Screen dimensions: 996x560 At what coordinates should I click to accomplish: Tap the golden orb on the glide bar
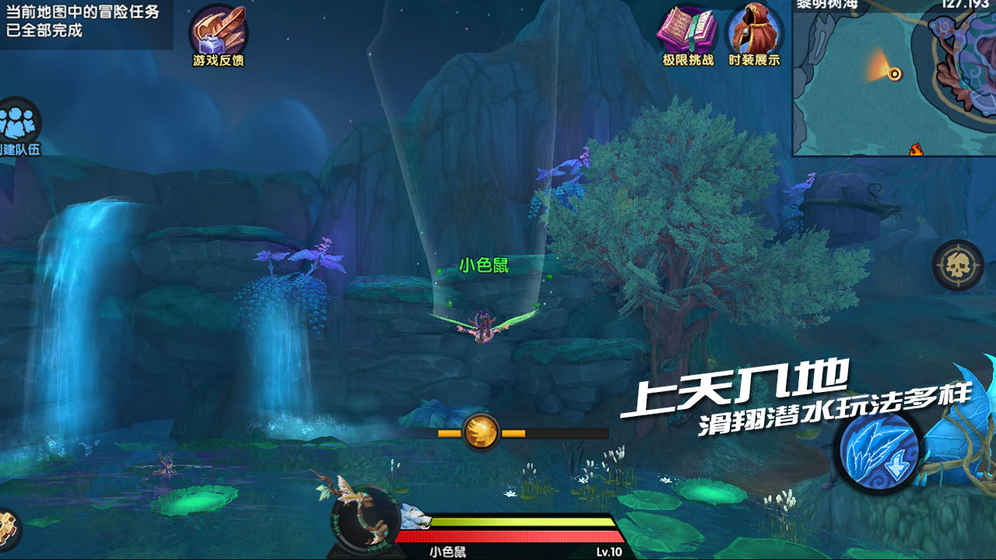click(x=482, y=433)
